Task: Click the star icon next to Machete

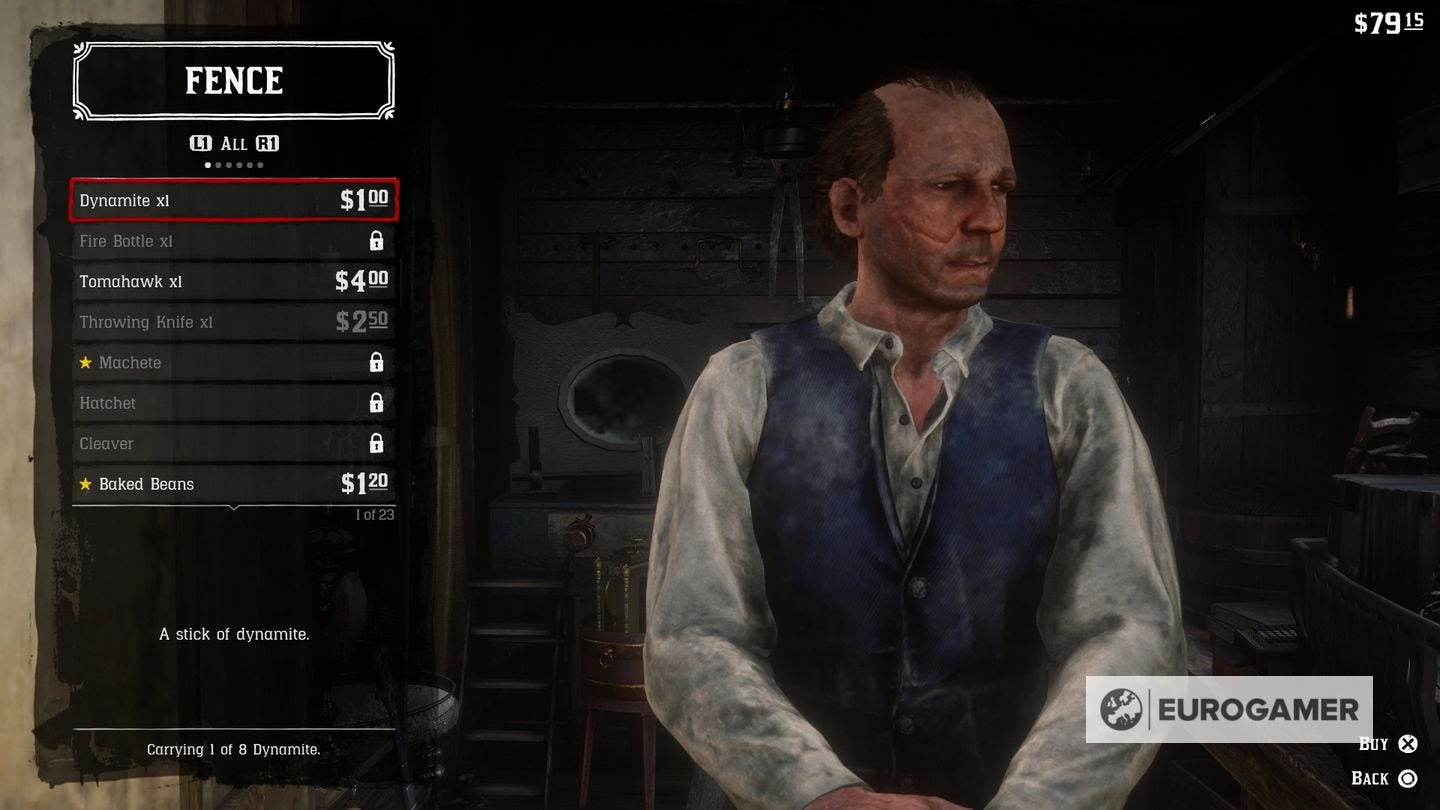Action: [x=86, y=362]
